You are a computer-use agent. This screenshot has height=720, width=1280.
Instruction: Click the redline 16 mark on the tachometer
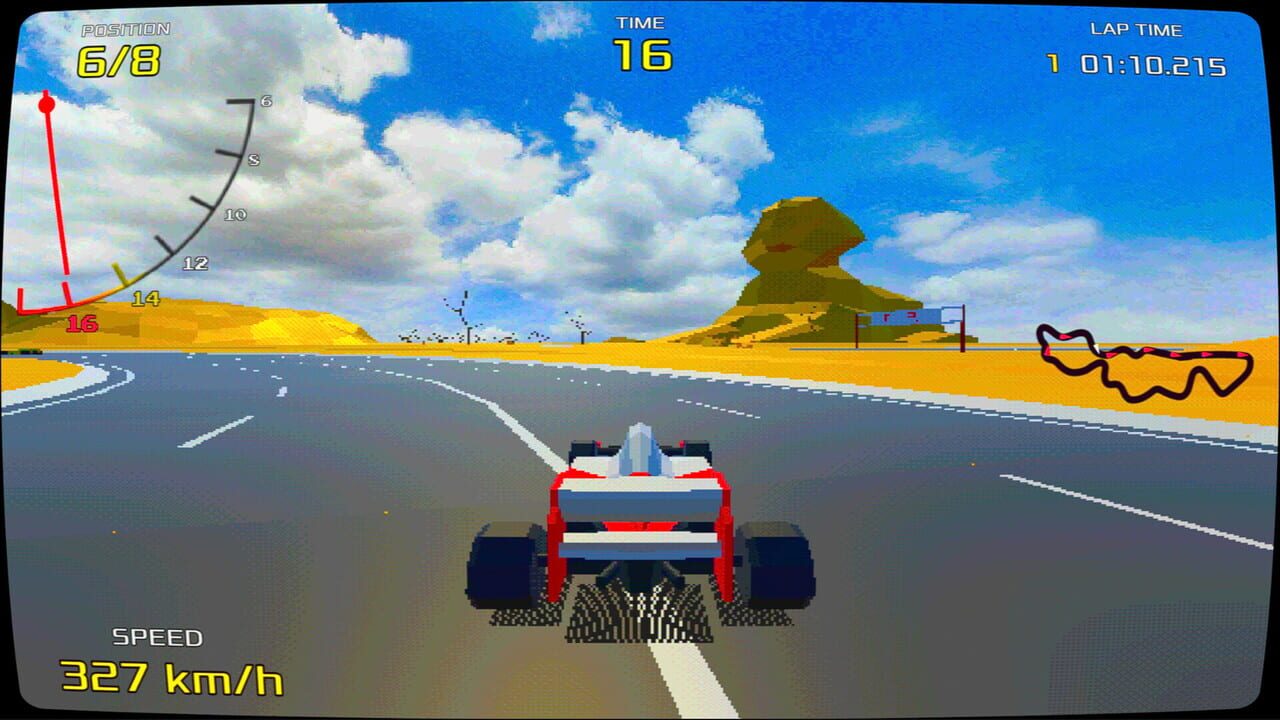[x=84, y=322]
